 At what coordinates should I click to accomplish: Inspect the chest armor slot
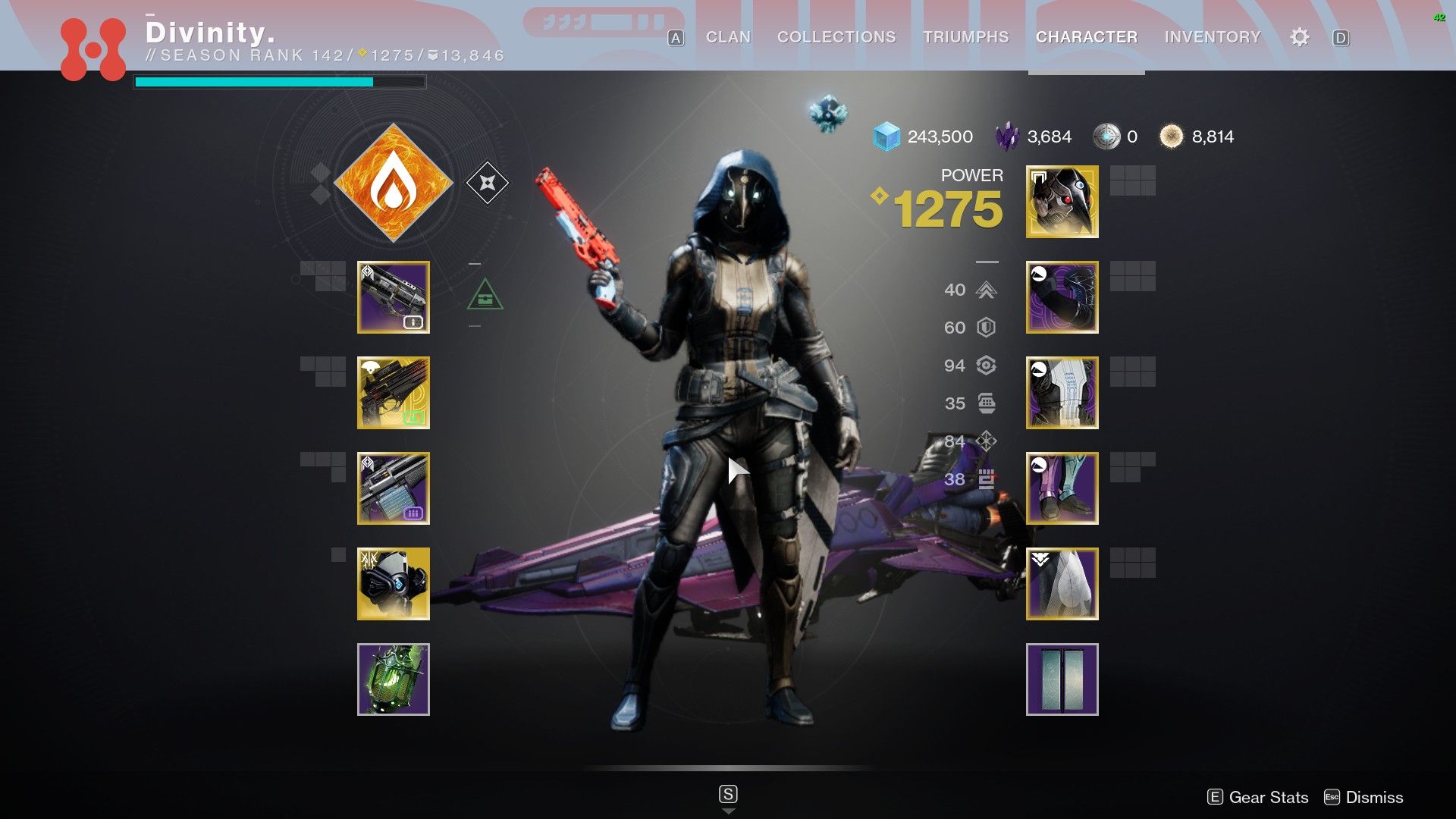click(1062, 394)
